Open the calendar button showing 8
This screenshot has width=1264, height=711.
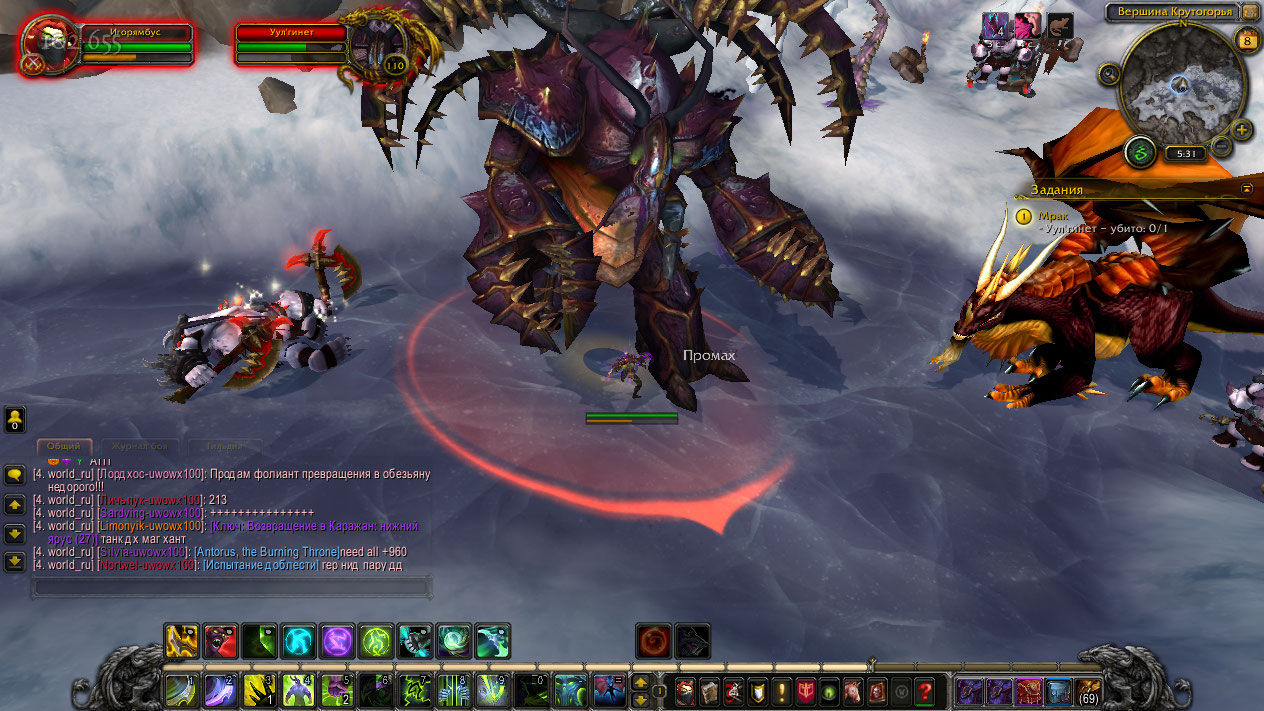1246,41
